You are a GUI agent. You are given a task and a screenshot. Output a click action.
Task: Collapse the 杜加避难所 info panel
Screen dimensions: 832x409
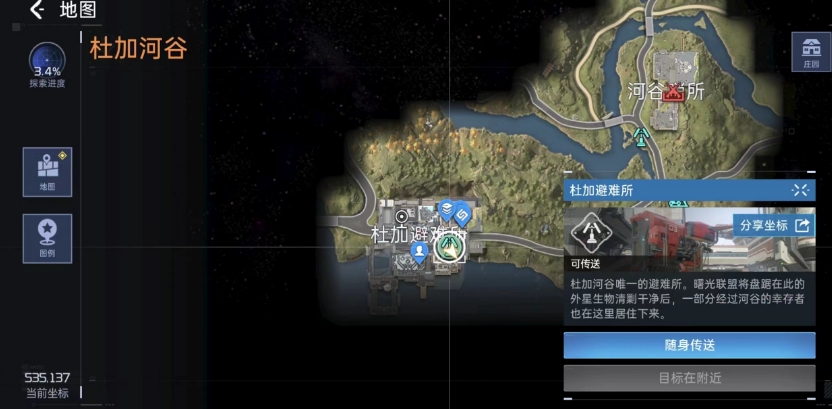coord(799,189)
